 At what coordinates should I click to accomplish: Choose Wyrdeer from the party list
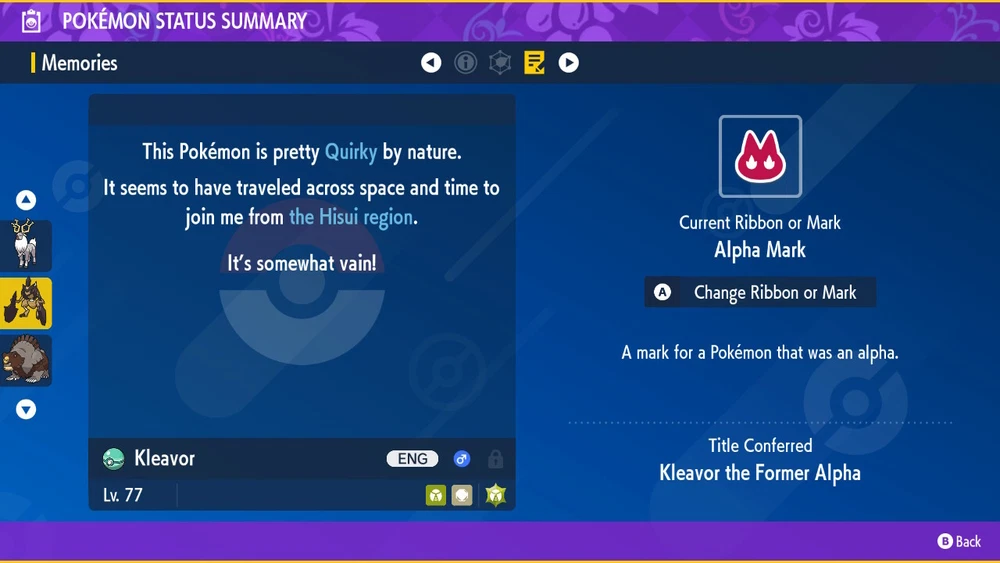coord(26,245)
